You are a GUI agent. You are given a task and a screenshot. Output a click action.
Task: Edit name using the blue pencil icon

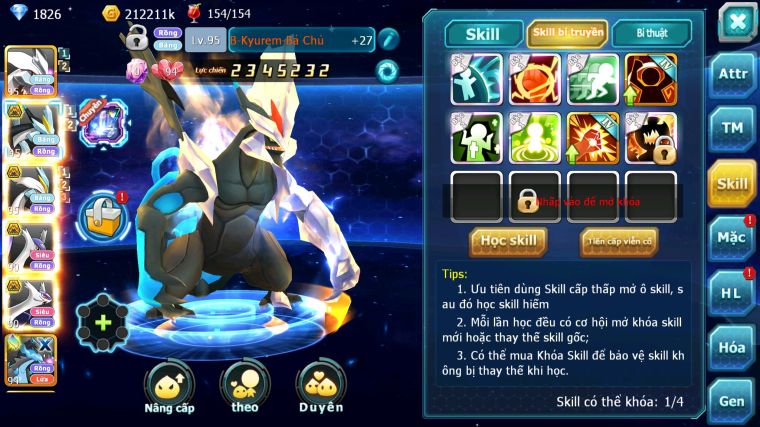389,39
